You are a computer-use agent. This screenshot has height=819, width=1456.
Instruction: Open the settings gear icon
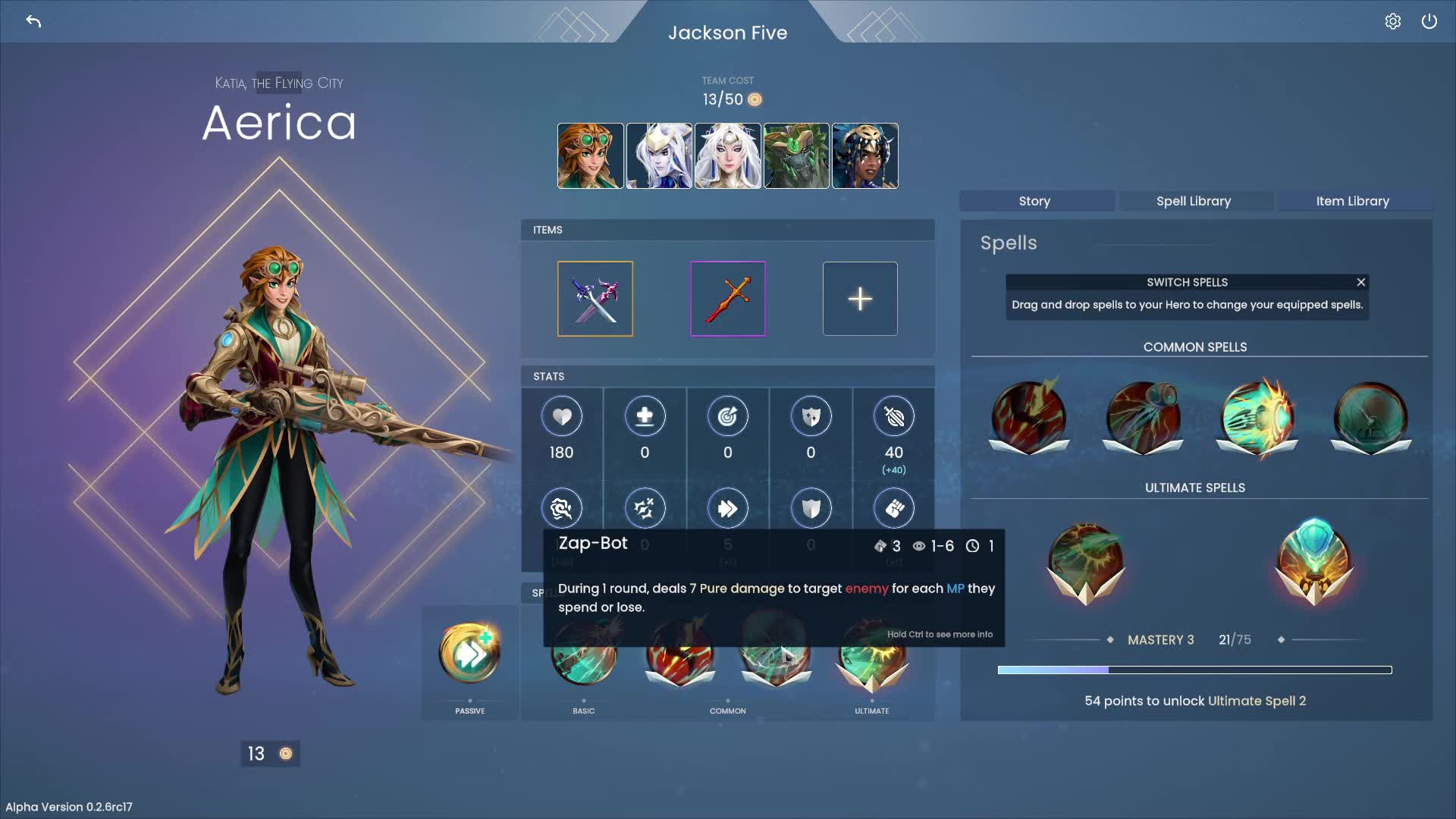1393,20
